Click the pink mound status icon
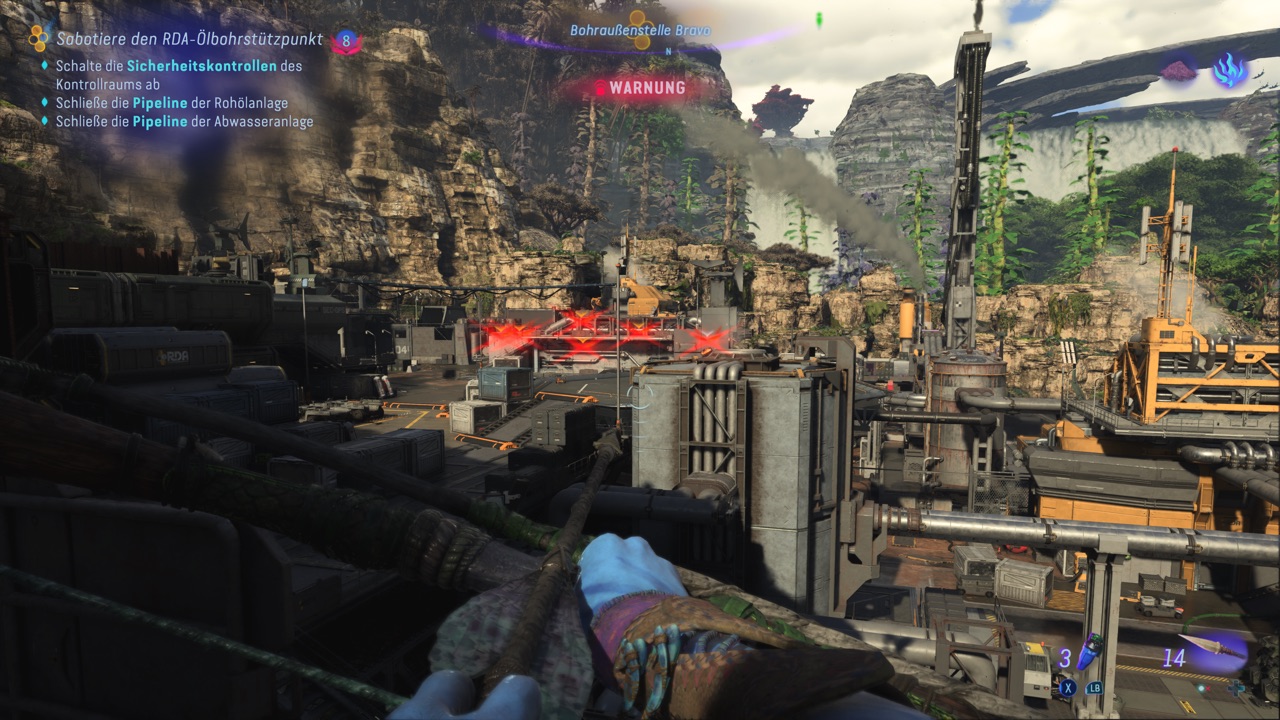This screenshot has width=1280, height=720. point(1180,70)
